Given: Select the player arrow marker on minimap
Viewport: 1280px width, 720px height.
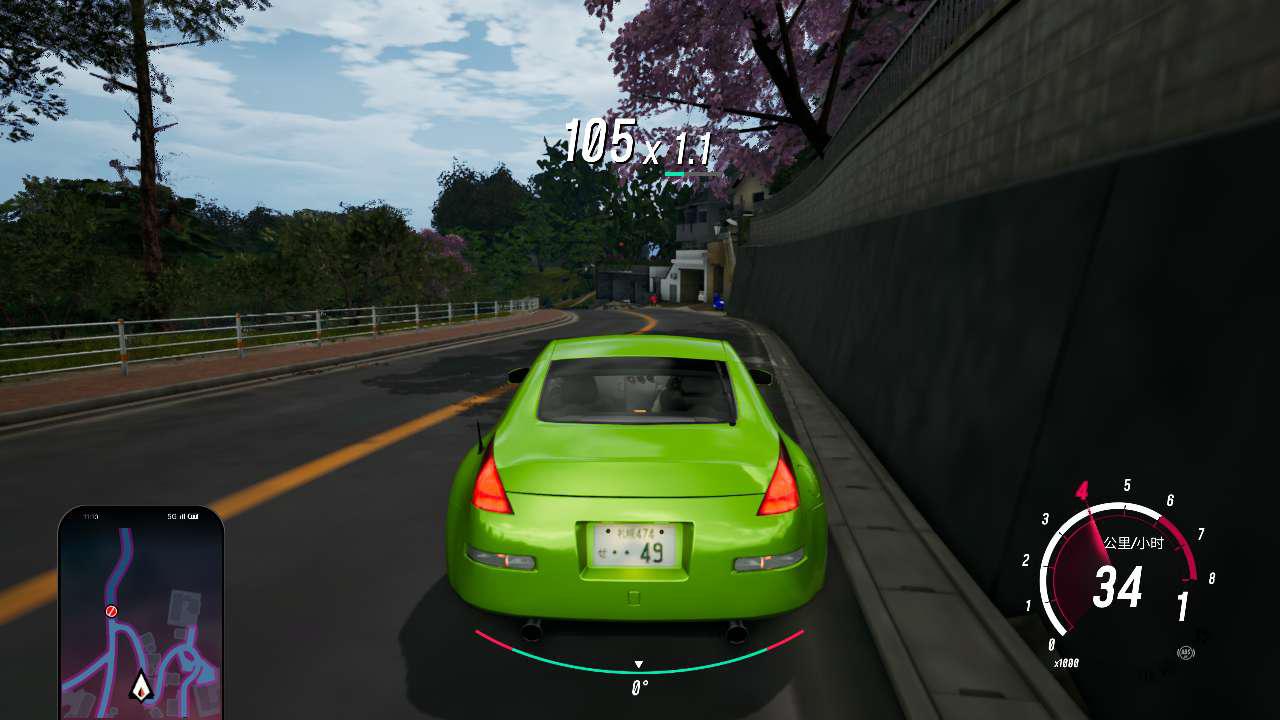Looking at the screenshot, I should (141, 685).
